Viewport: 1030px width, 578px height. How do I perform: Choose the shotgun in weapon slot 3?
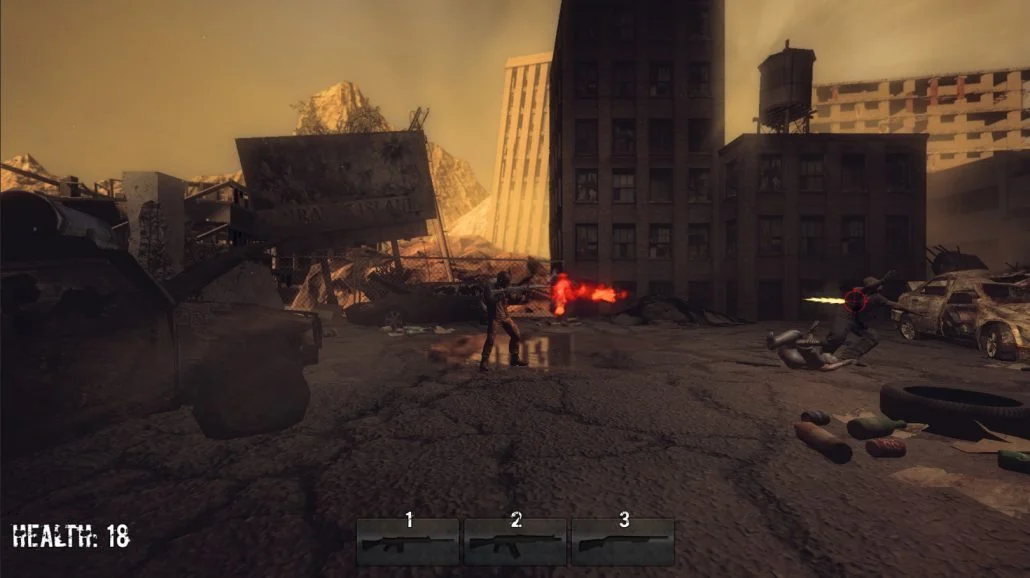[x=622, y=542]
